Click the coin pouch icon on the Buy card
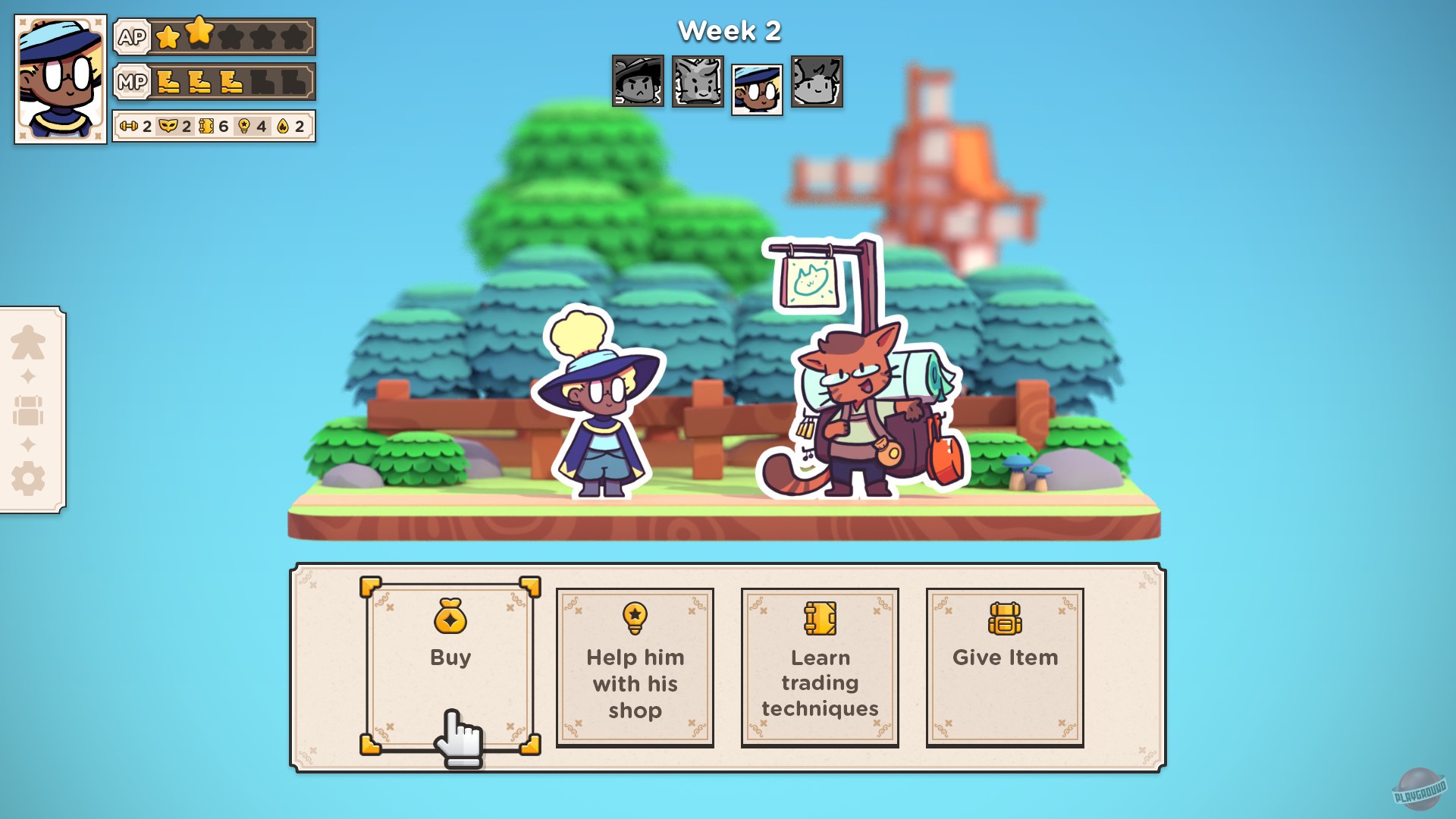The width and height of the screenshot is (1456, 819). (450, 618)
